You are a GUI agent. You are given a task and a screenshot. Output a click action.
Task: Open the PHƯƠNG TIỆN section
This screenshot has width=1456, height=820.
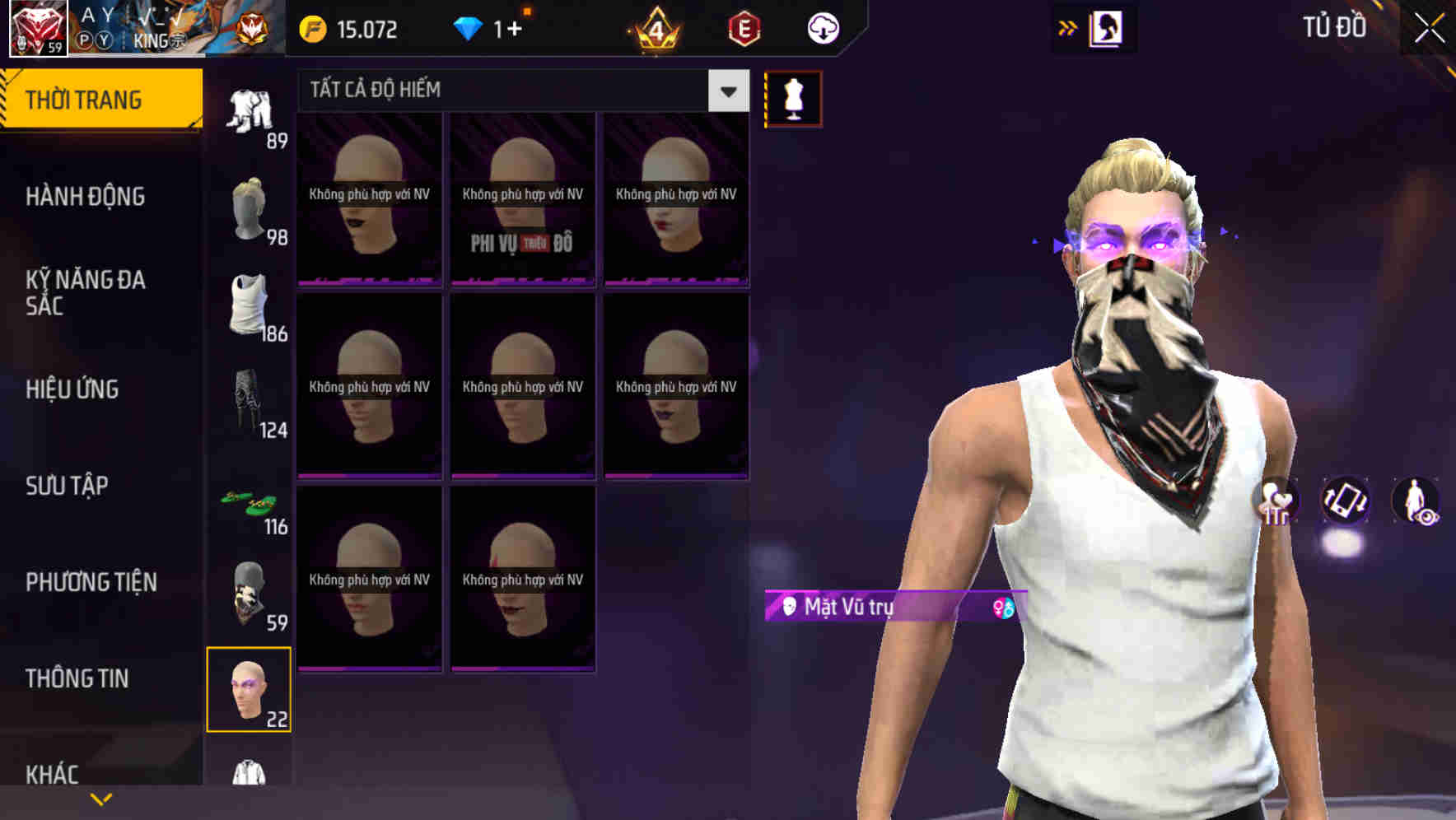91,582
